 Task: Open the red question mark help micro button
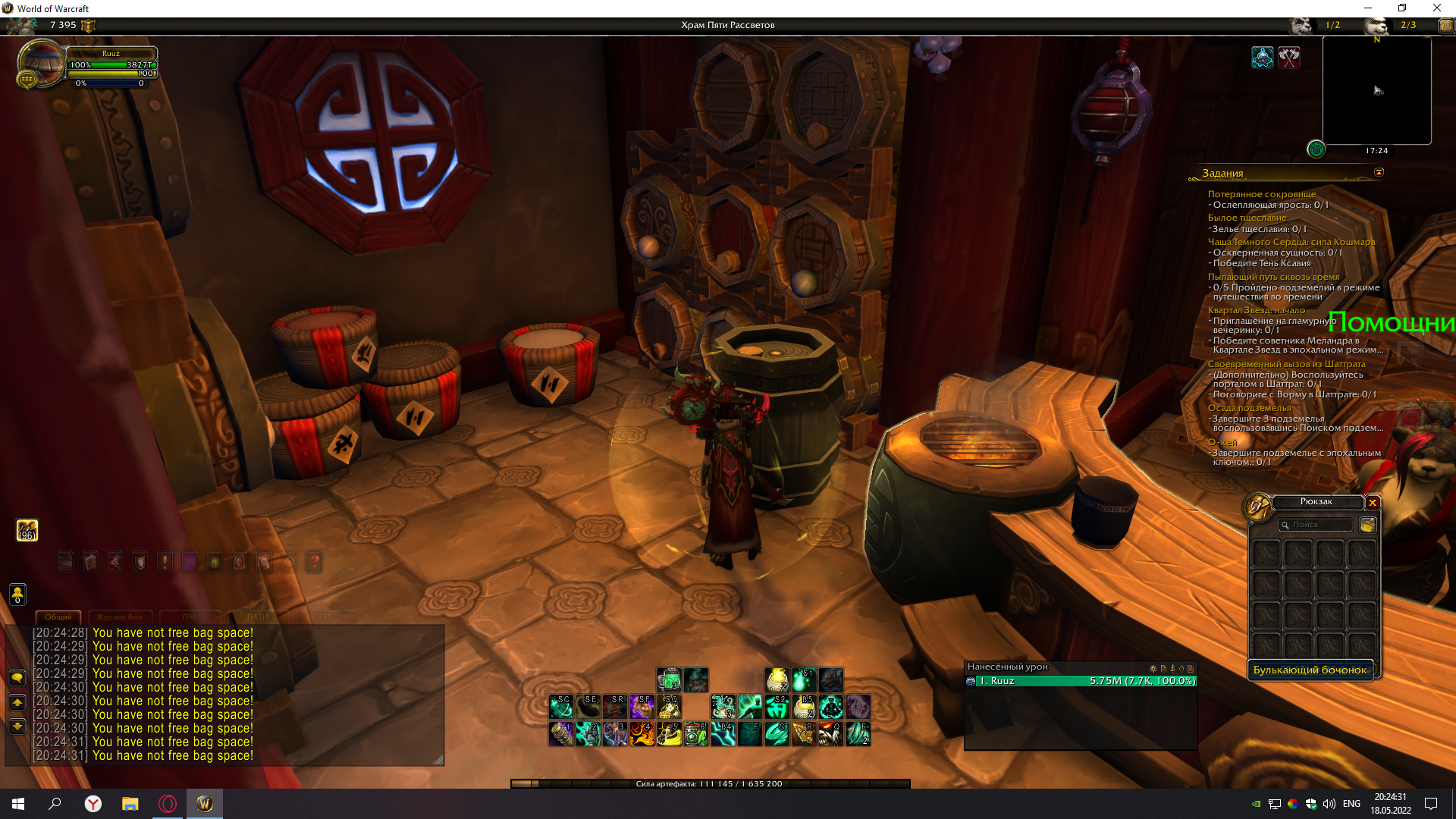coord(314,562)
